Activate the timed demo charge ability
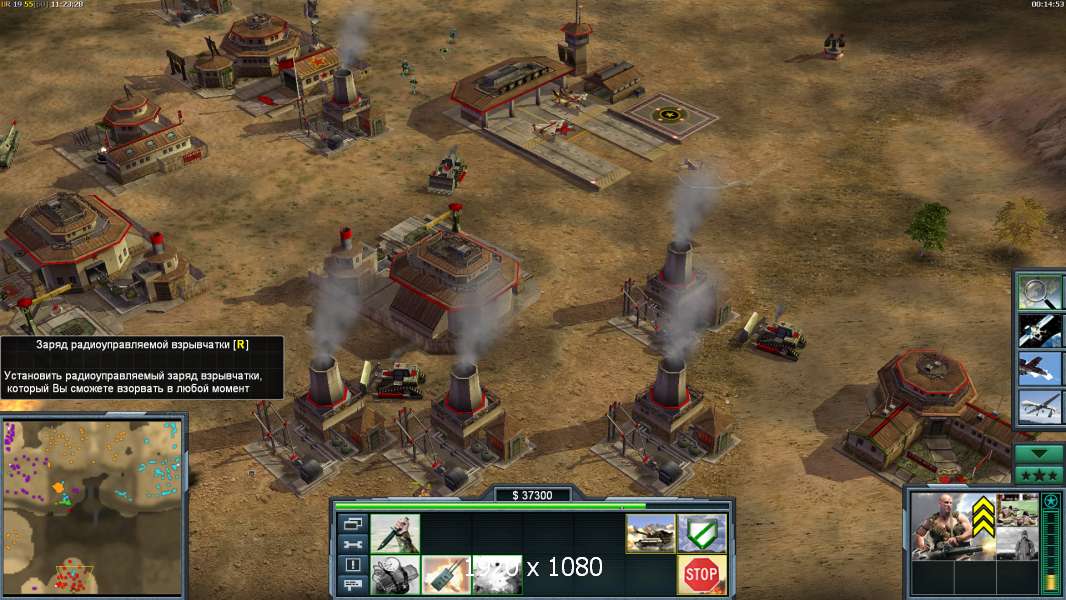Viewport: 1066px width, 600px height. [395, 574]
